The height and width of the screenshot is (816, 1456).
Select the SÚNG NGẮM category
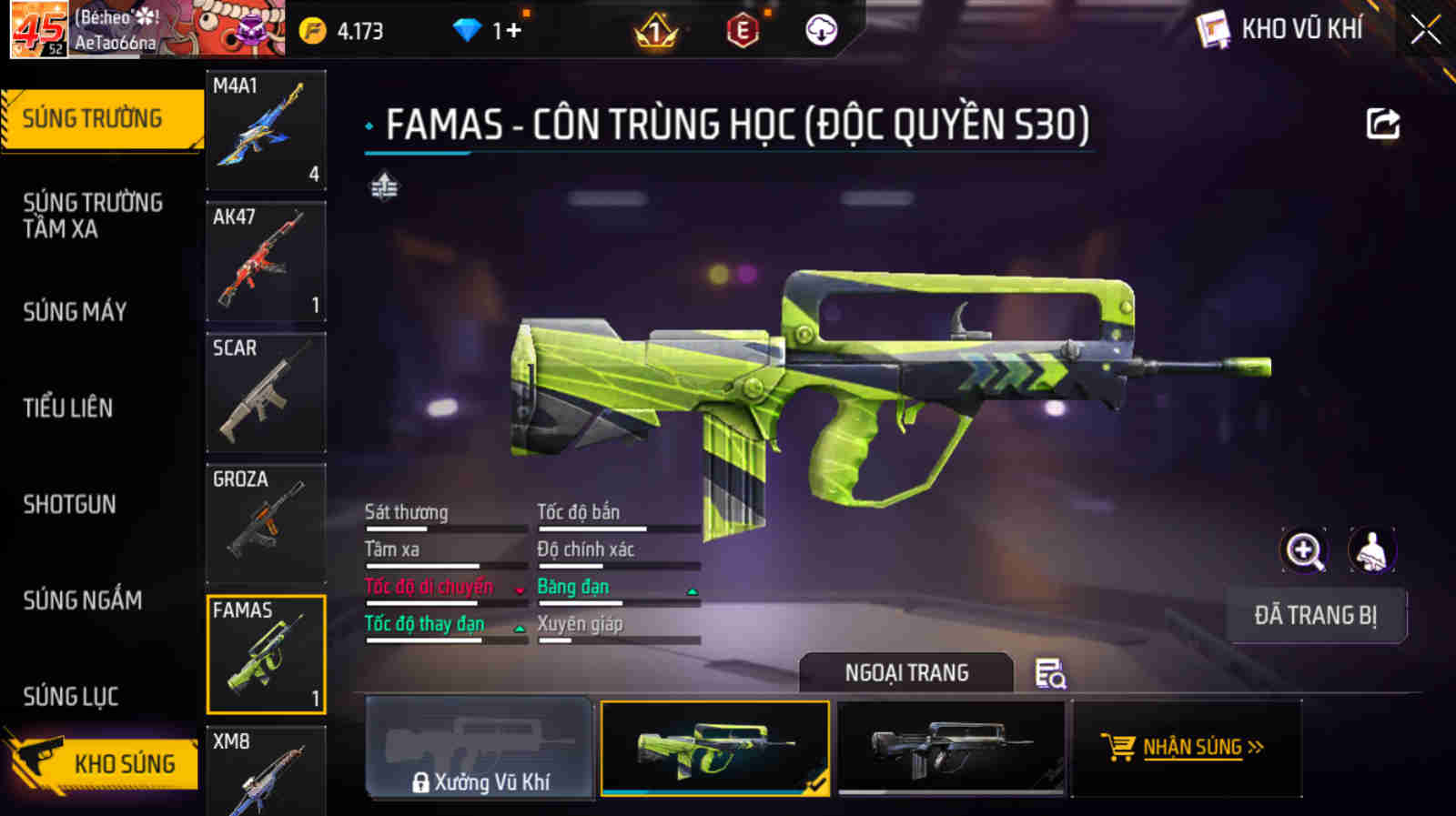(x=82, y=601)
